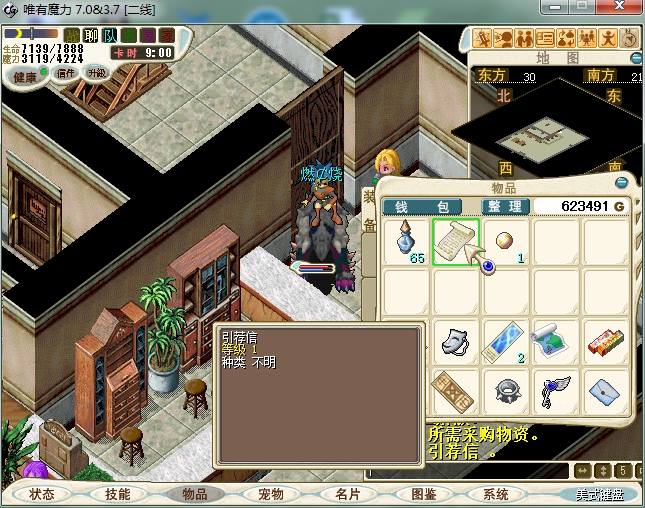Toggle the 物品 items menu button
This screenshot has height=508, width=645.
[x=194, y=494]
